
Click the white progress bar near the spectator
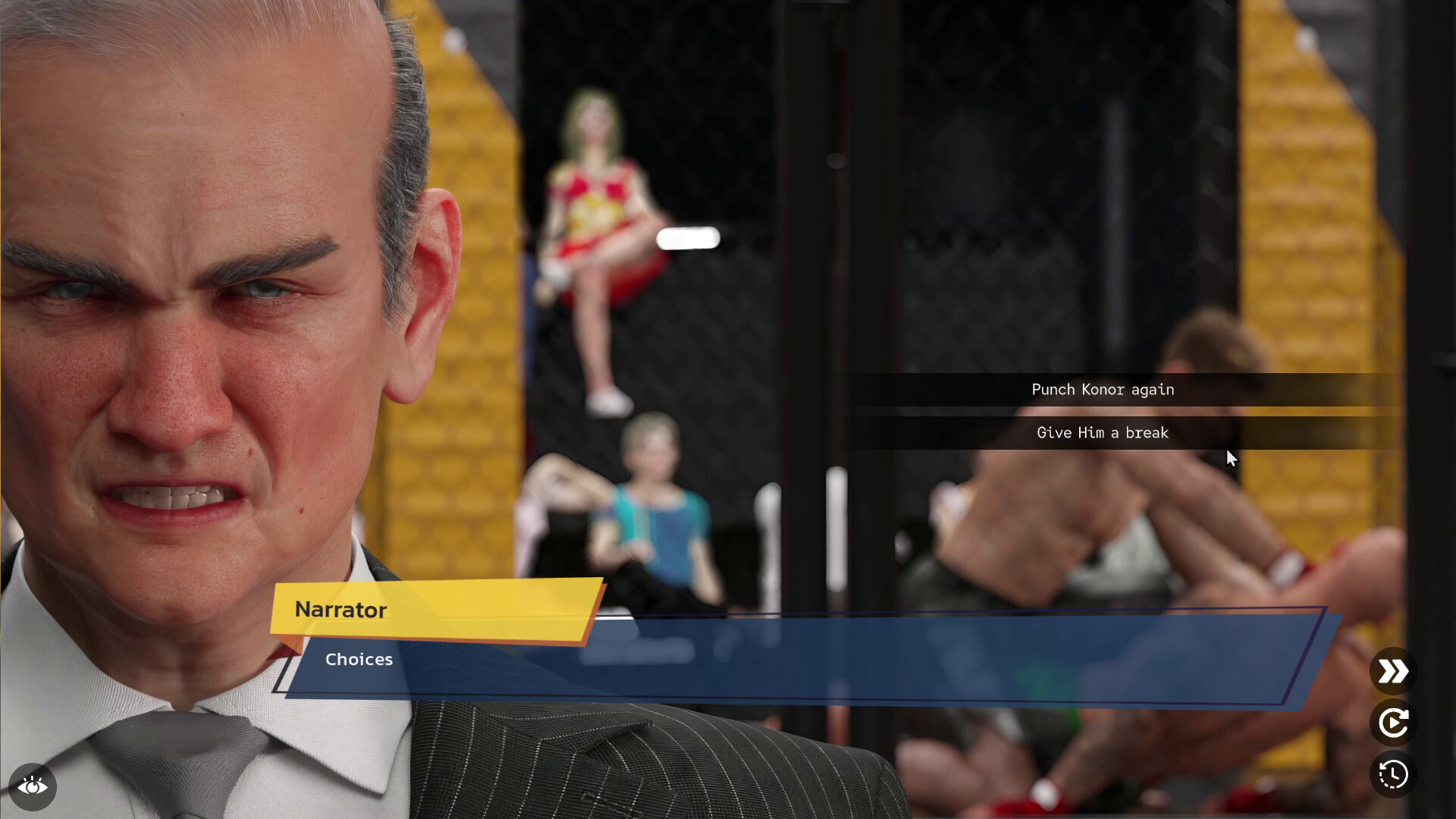pyautogui.click(x=687, y=238)
